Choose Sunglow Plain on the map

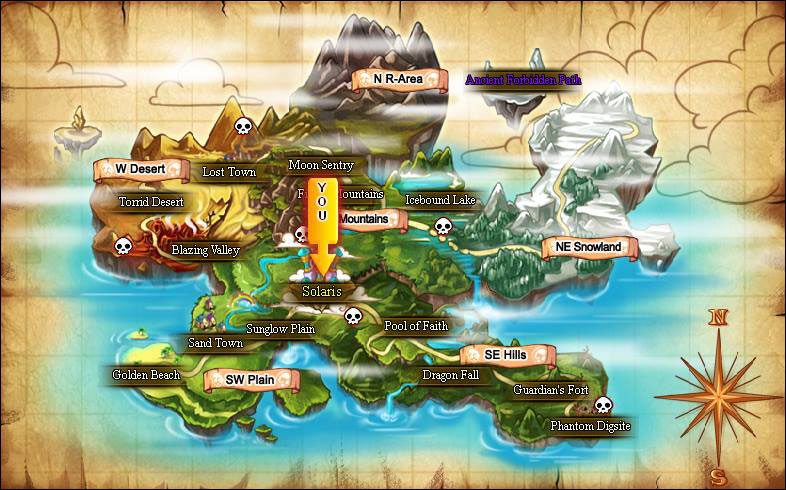pyautogui.click(x=281, y=328)
